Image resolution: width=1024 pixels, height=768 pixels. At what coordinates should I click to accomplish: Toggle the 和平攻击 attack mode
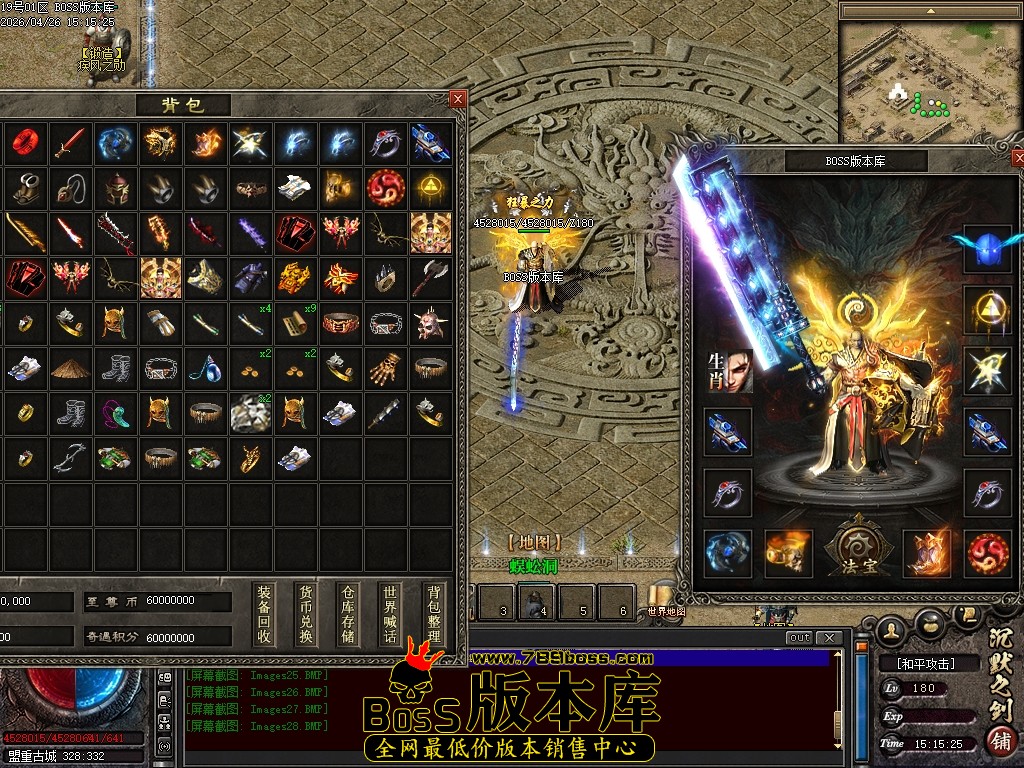coord(918,663)
